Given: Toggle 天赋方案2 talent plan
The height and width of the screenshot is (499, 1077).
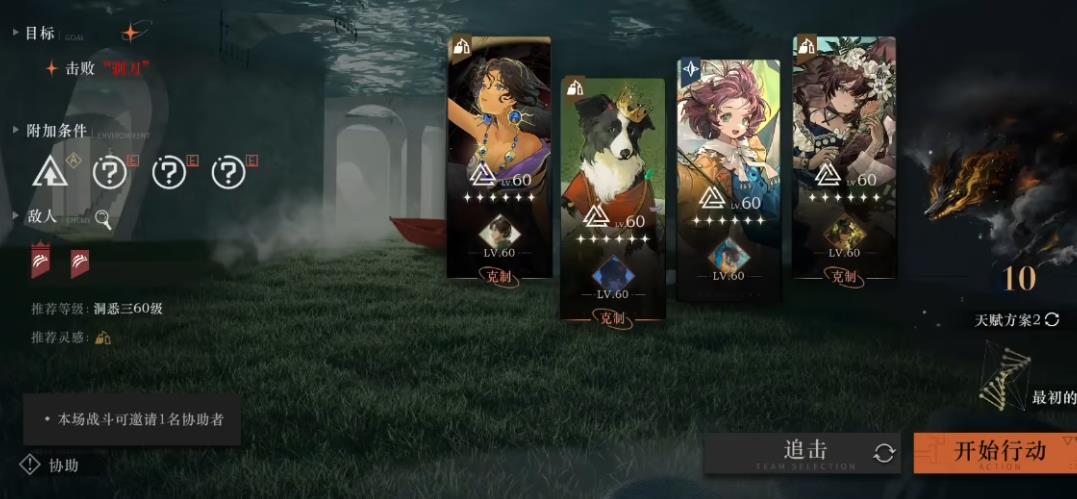Looking at the screenshot, I should (x=1017, y=320).
